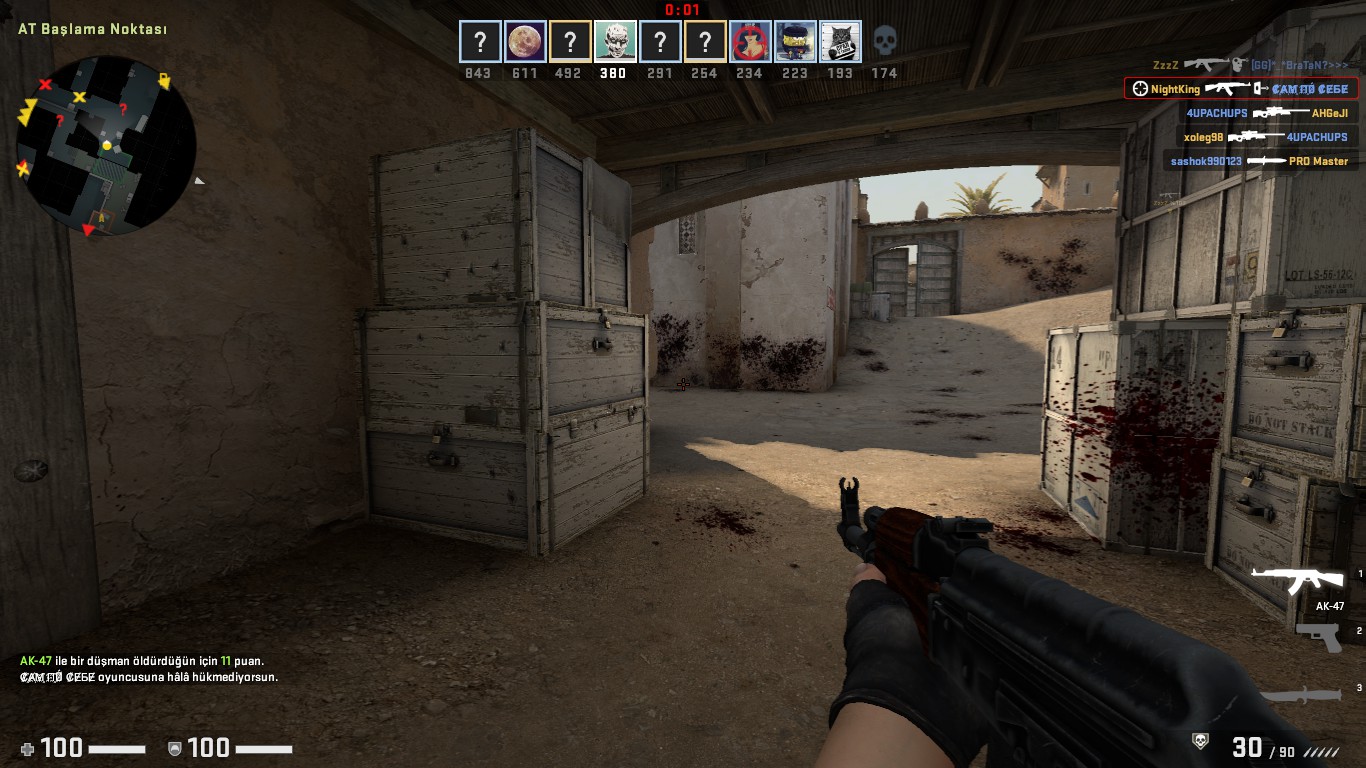Screen dimensions: 1366x768
Task: Click the skull icon with score 174
Action: tap(885, 42)
